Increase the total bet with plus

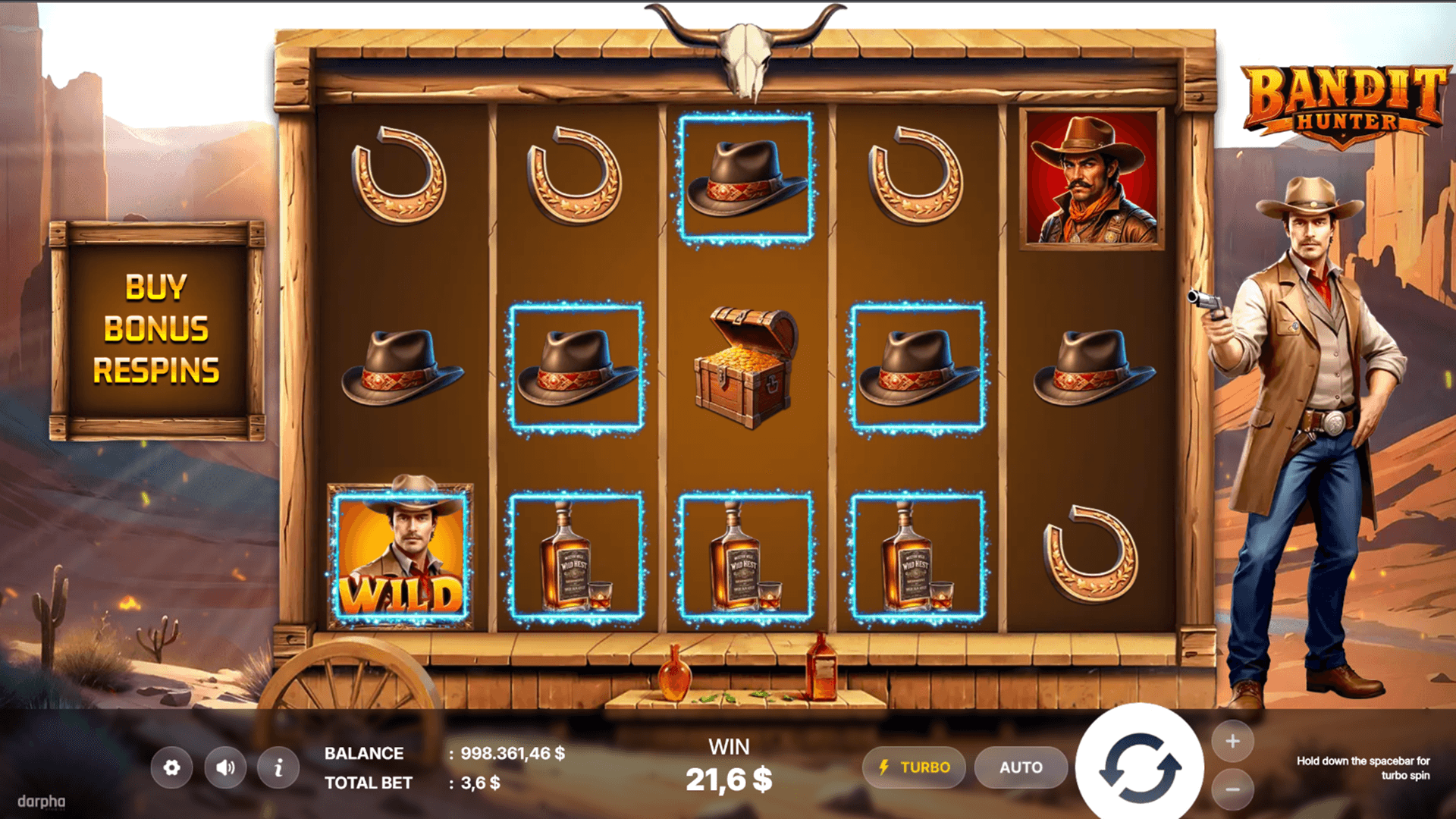[1232, 741]
